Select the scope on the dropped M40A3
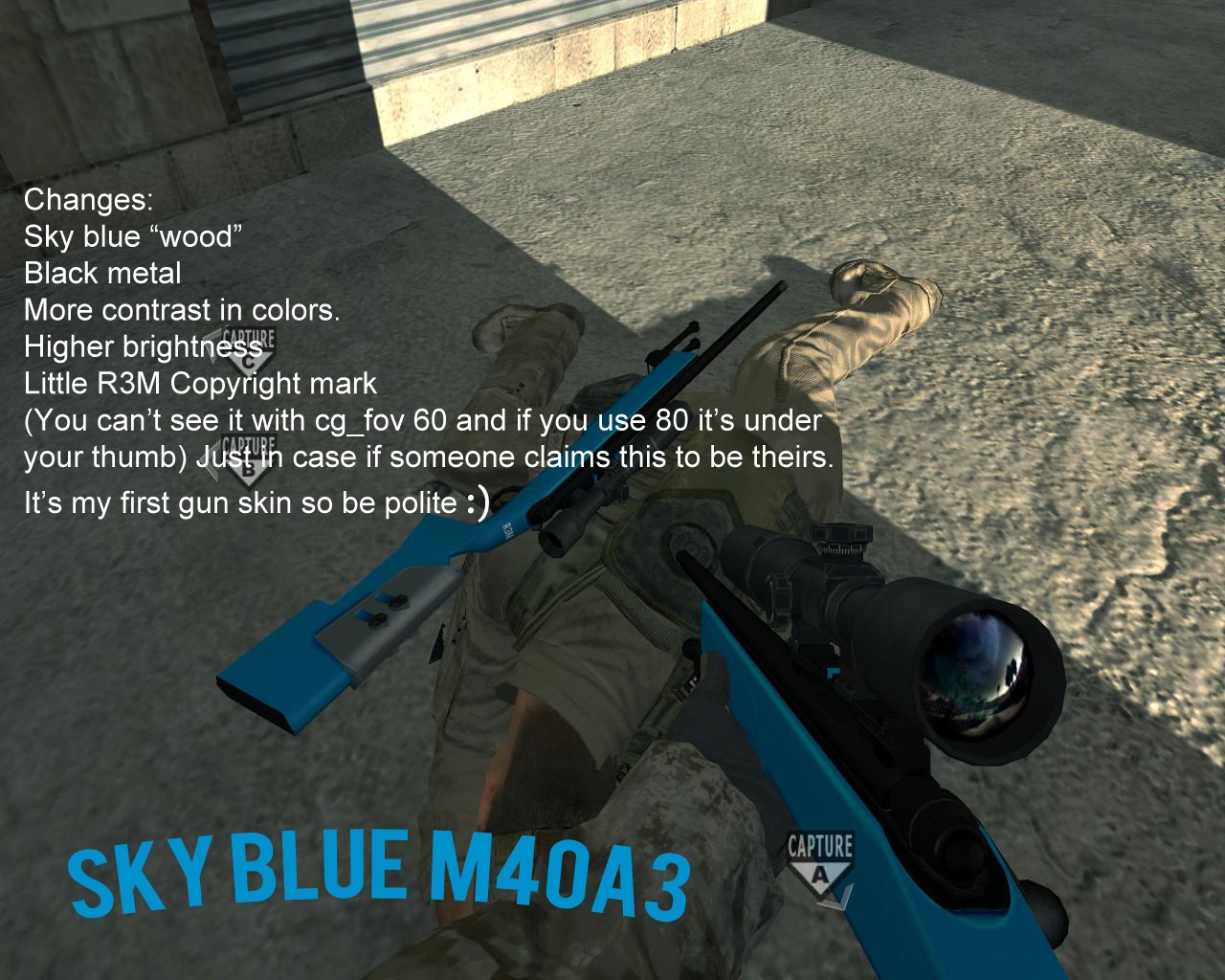The height and width of the screenshot is (980, 1225). click(574, 517)
